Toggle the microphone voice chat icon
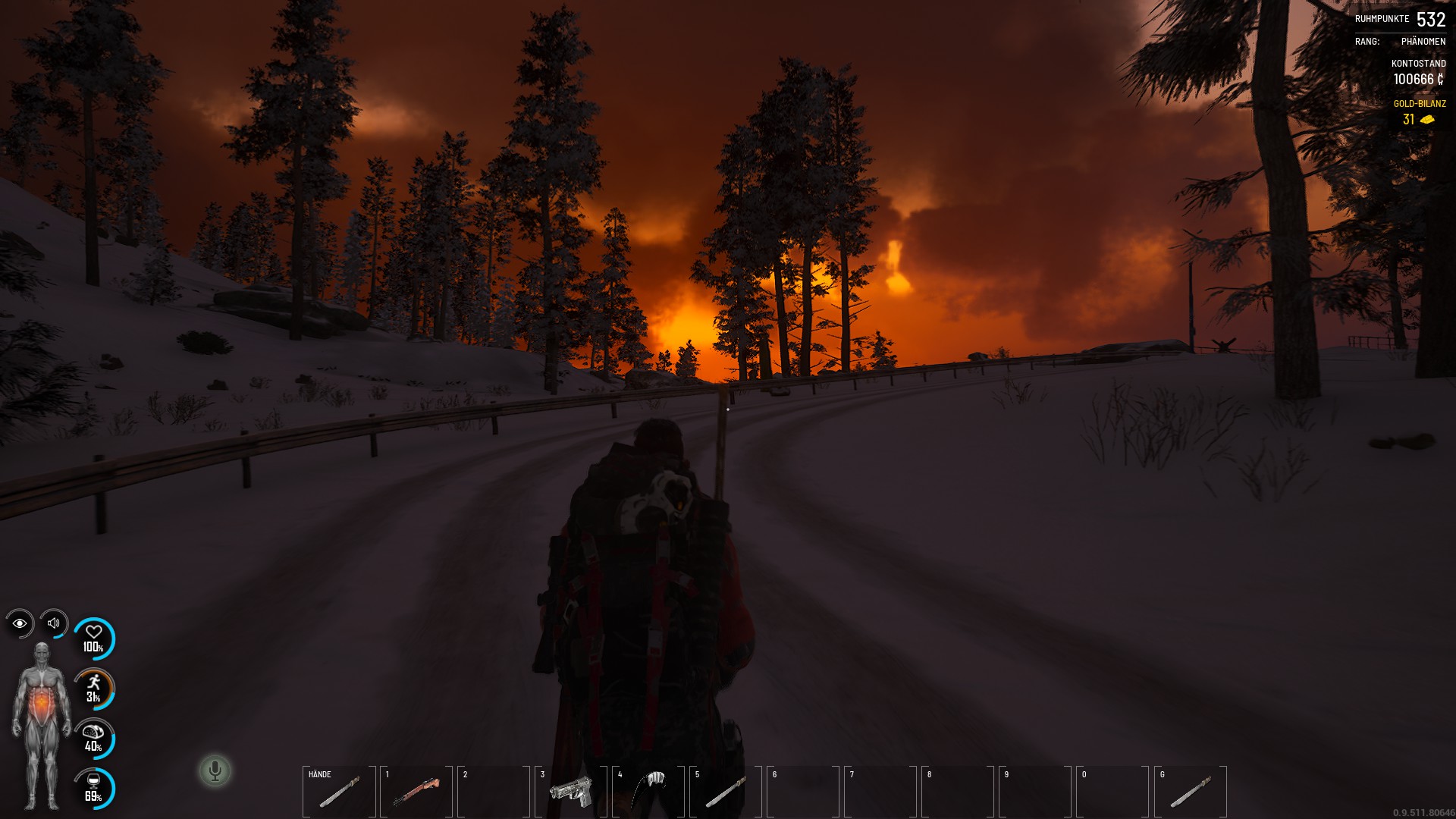 tap(215, 770)
